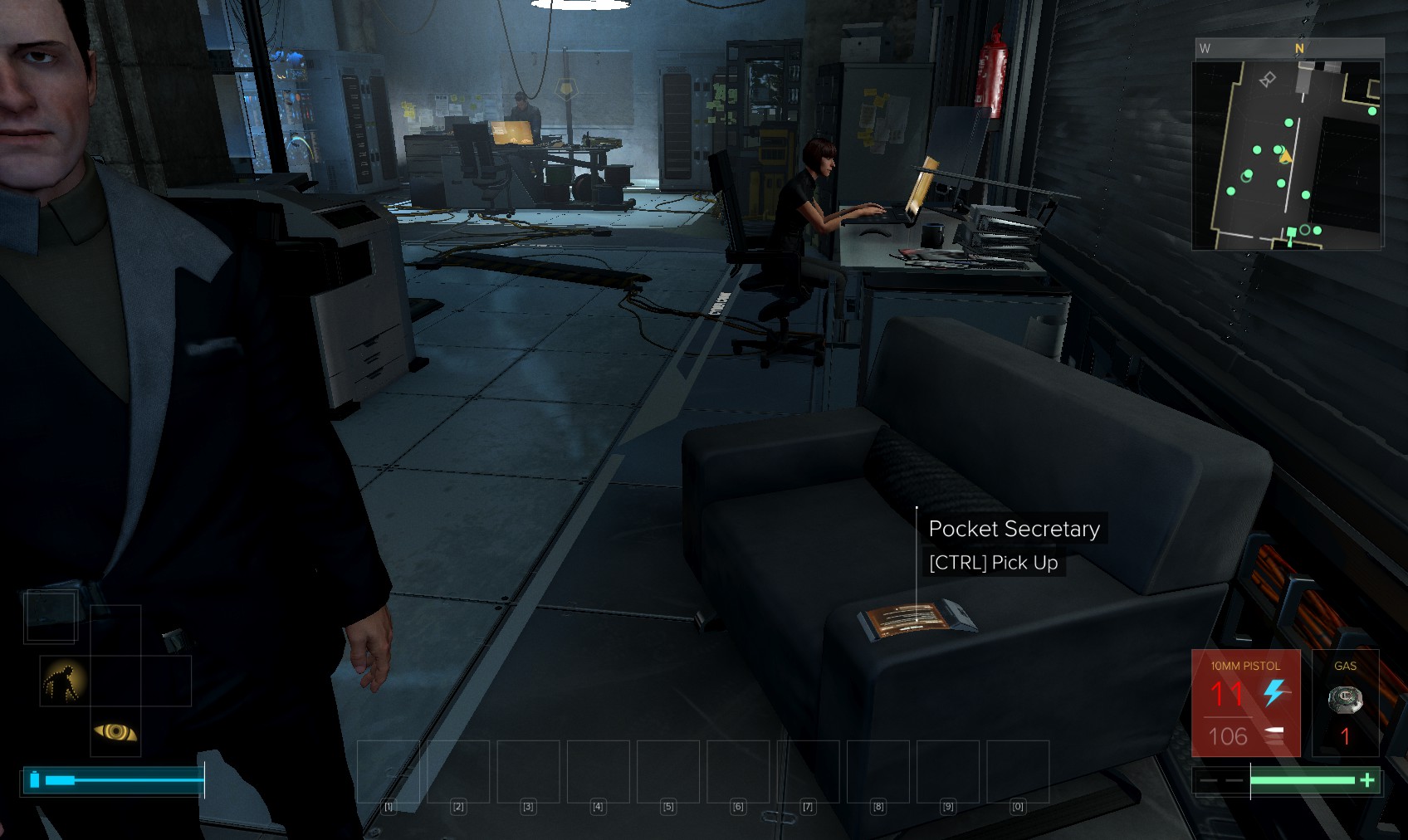Activate the yellow eye vision augmentation

(115, 731)
